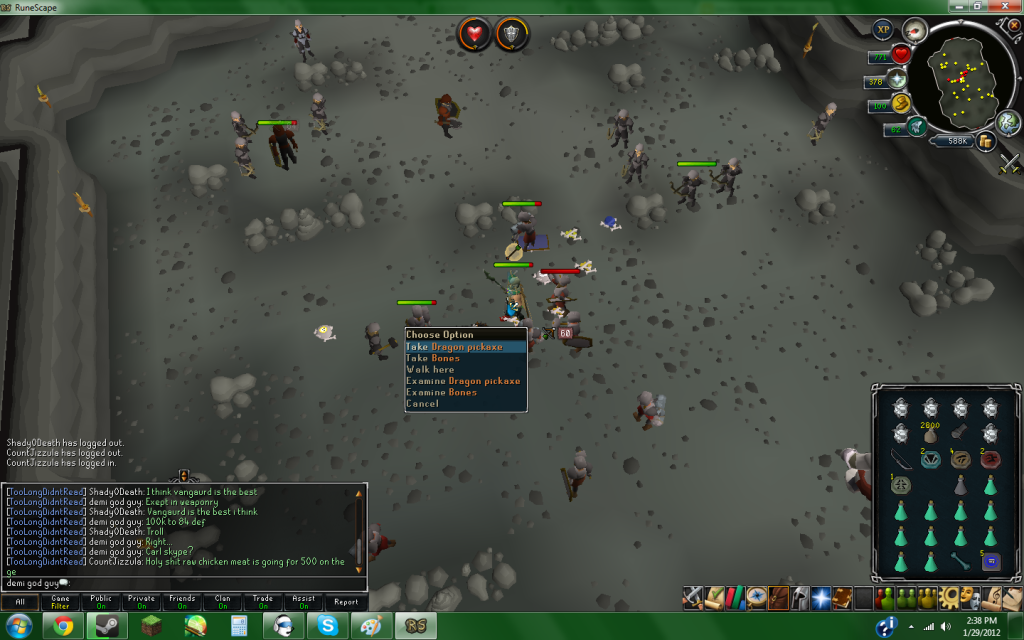Select the bow in the inventory
The image size is (1024, 640).
pos(901,459)
